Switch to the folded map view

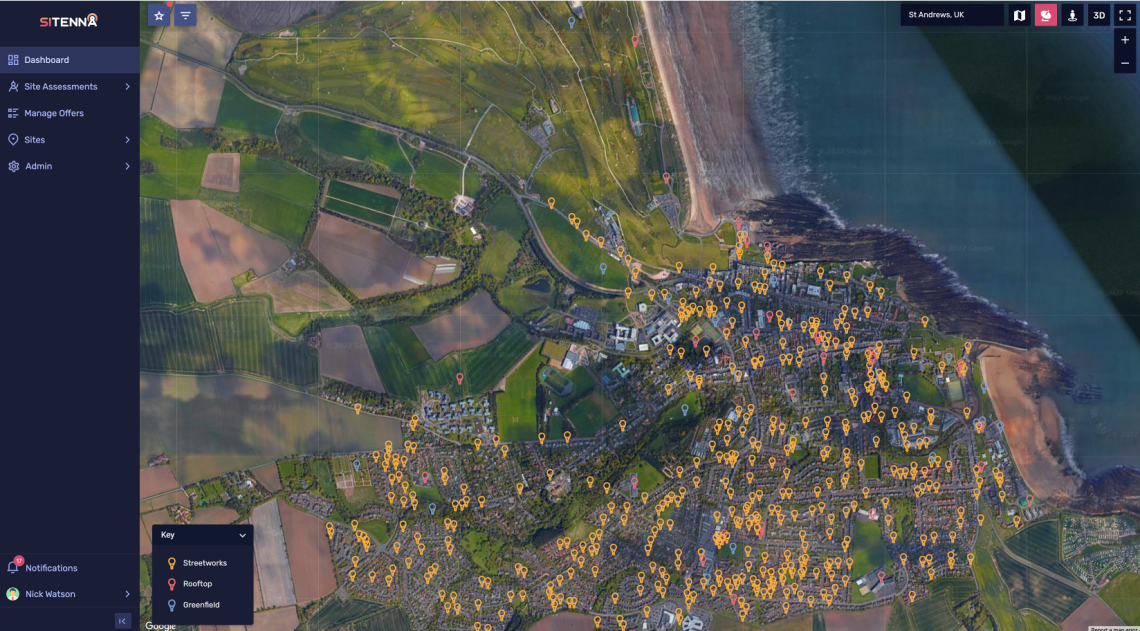(1019, 15)
